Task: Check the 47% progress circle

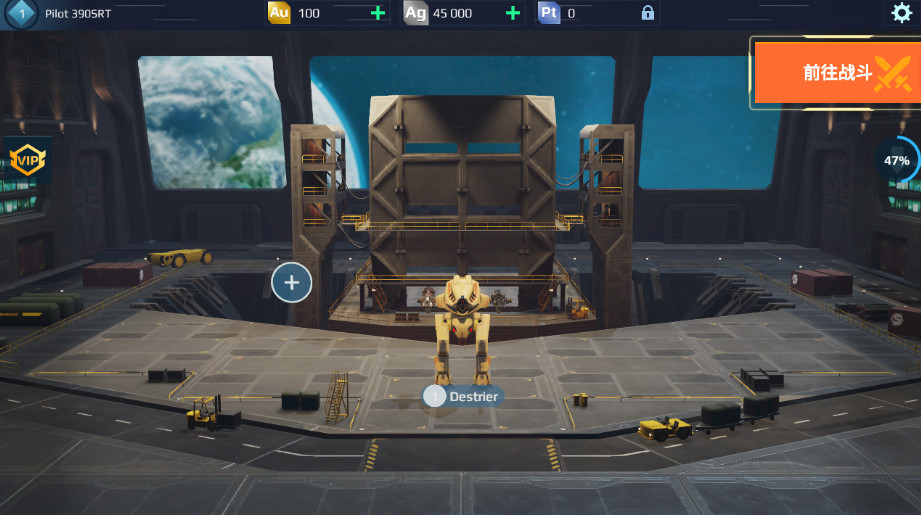Action: (896, 160)
